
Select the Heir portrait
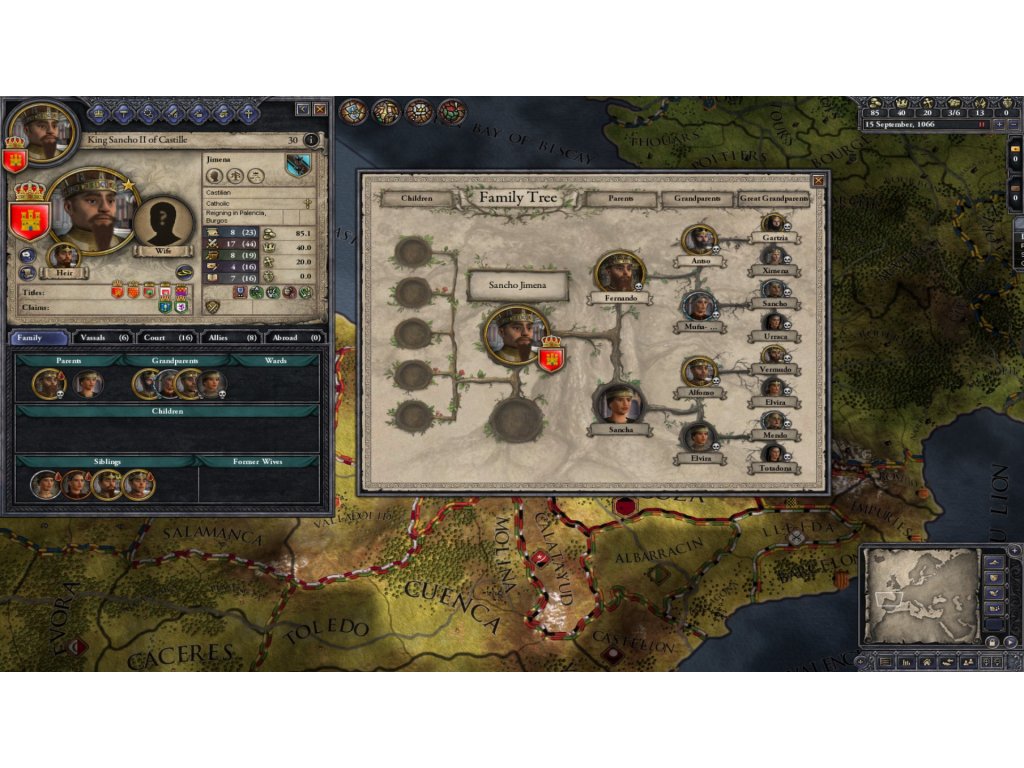coord(64,257)
